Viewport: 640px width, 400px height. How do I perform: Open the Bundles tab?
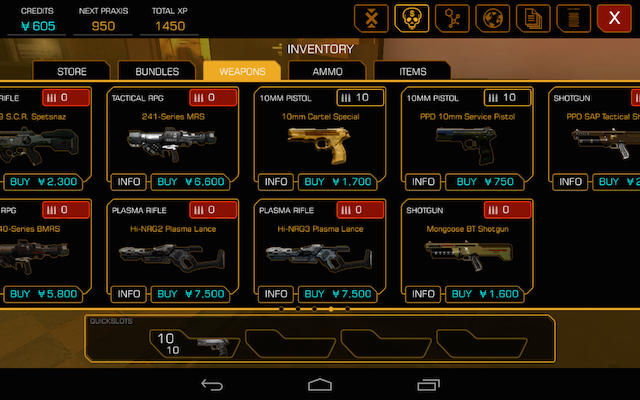[157, 71]
